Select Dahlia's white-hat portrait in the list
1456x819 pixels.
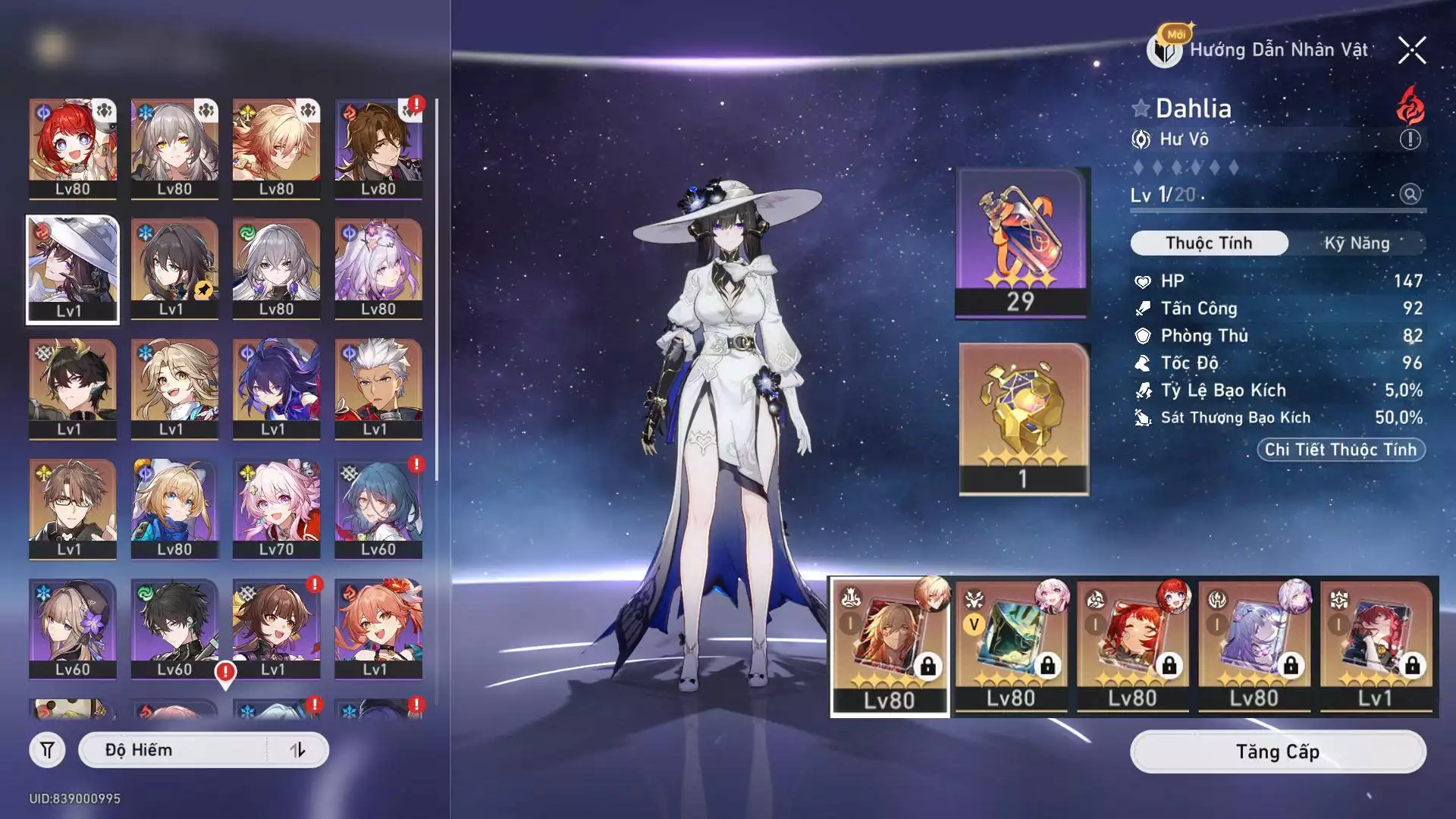(72, 269)
